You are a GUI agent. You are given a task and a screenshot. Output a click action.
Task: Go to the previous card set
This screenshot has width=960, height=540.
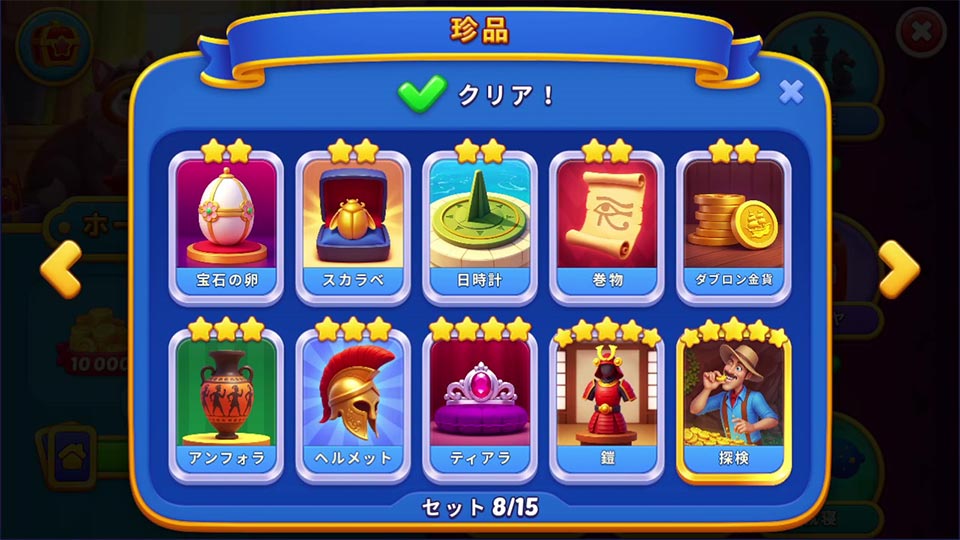tap(60, 270)
